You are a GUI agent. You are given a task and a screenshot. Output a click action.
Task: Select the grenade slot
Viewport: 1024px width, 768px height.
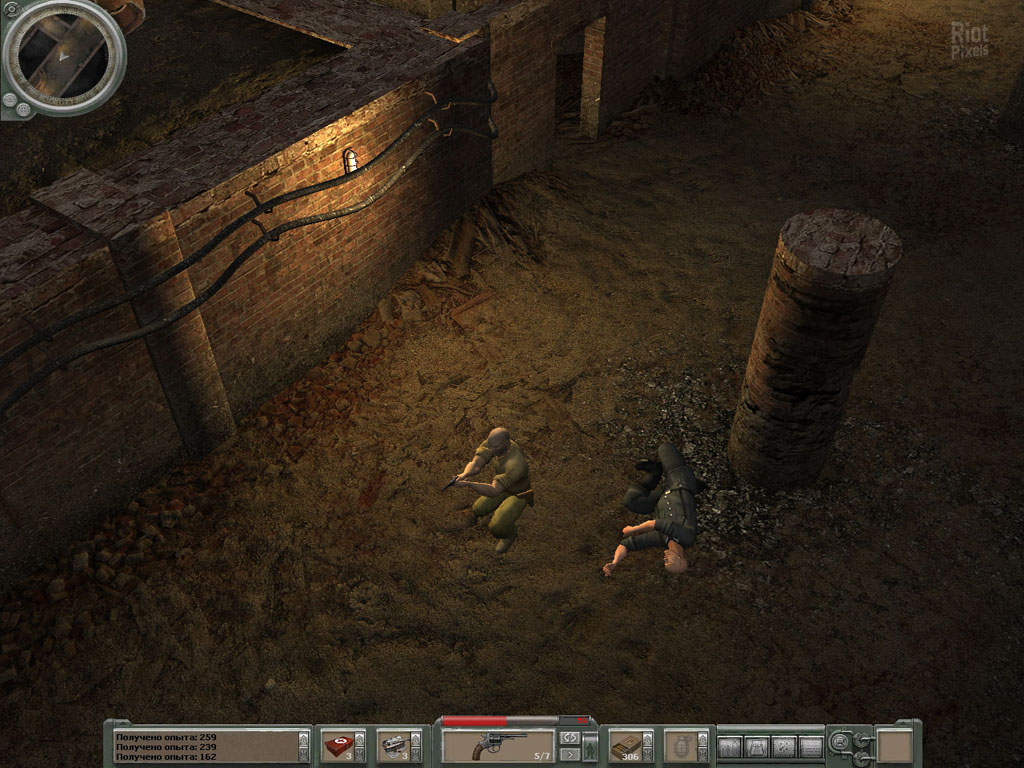coord(680,746)
